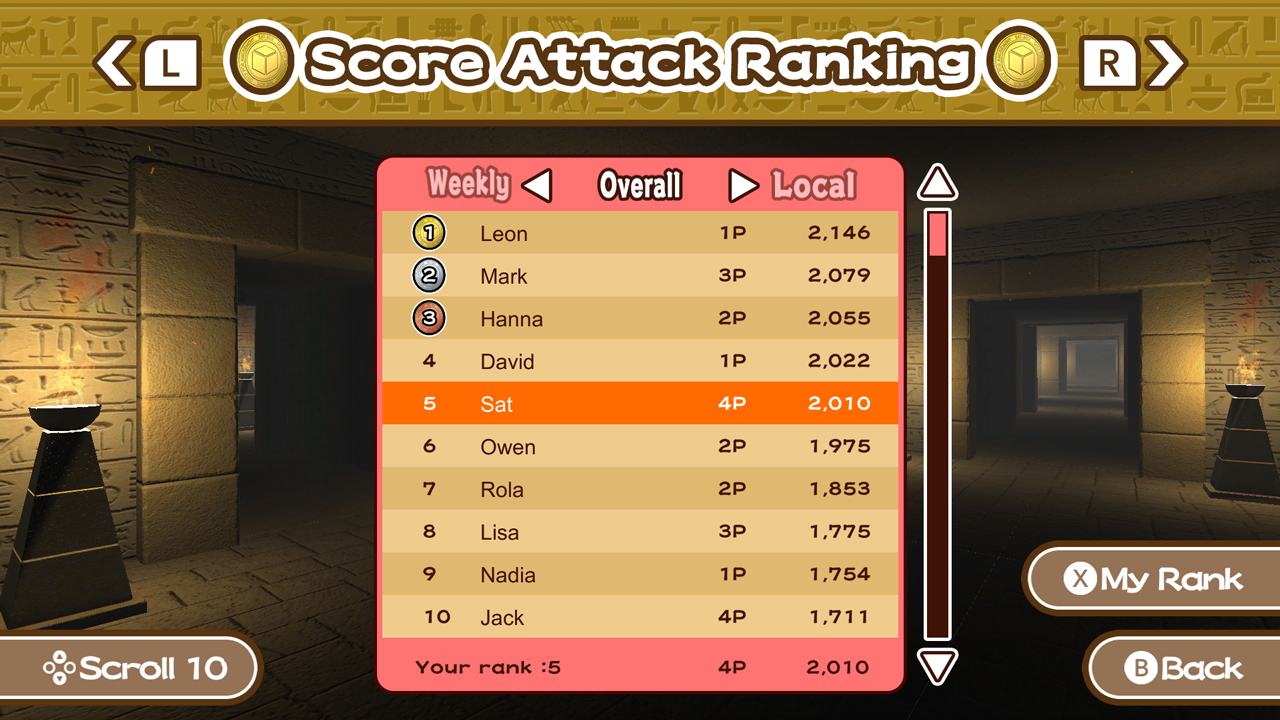
Task: Select the Weekly ranking tab
Action: [x=468, y=185]
